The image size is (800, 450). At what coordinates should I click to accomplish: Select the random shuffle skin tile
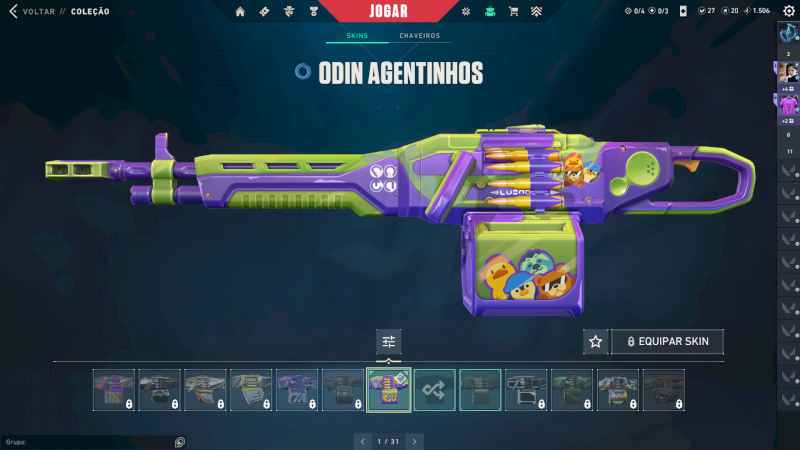435,390
